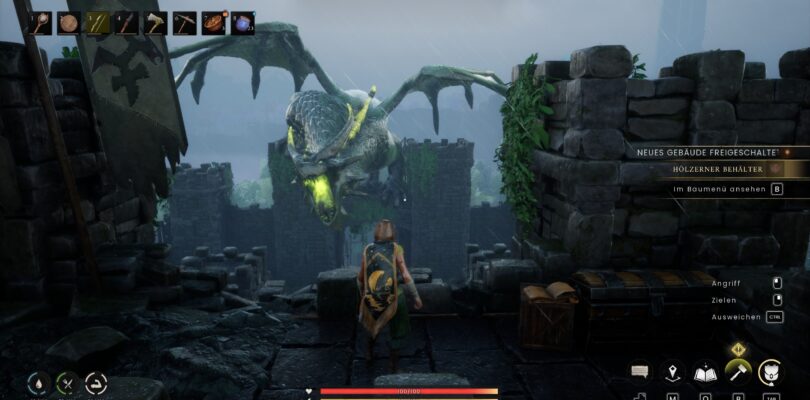Open the journal book icon
This screenshot has width=810, height=400.
(x=704, y=372)
